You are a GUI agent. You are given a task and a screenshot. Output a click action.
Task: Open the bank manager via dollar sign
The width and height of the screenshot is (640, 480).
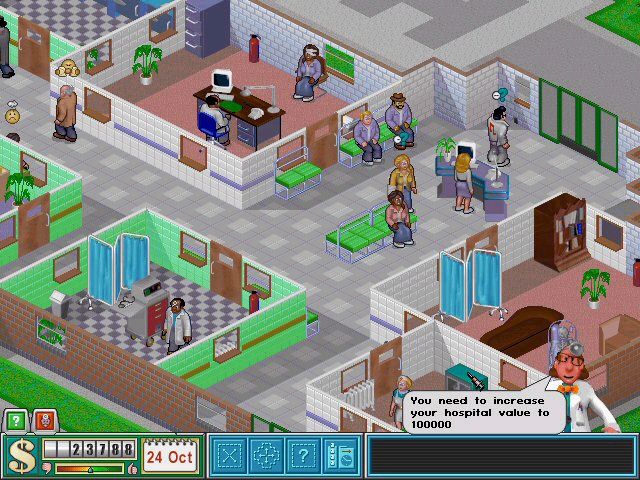pos(19,457)
